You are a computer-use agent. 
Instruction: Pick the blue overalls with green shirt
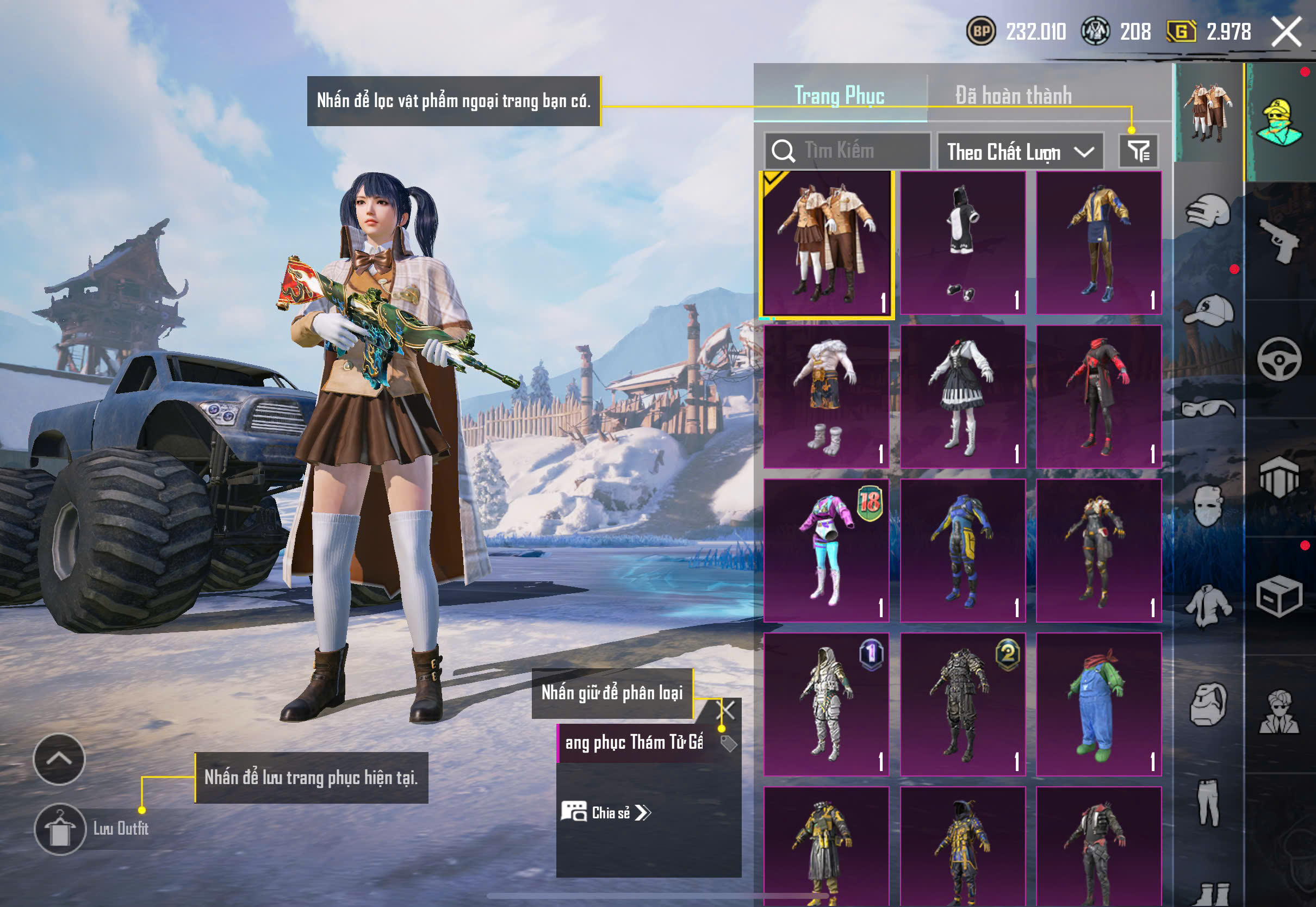(x=1098, y=704)
